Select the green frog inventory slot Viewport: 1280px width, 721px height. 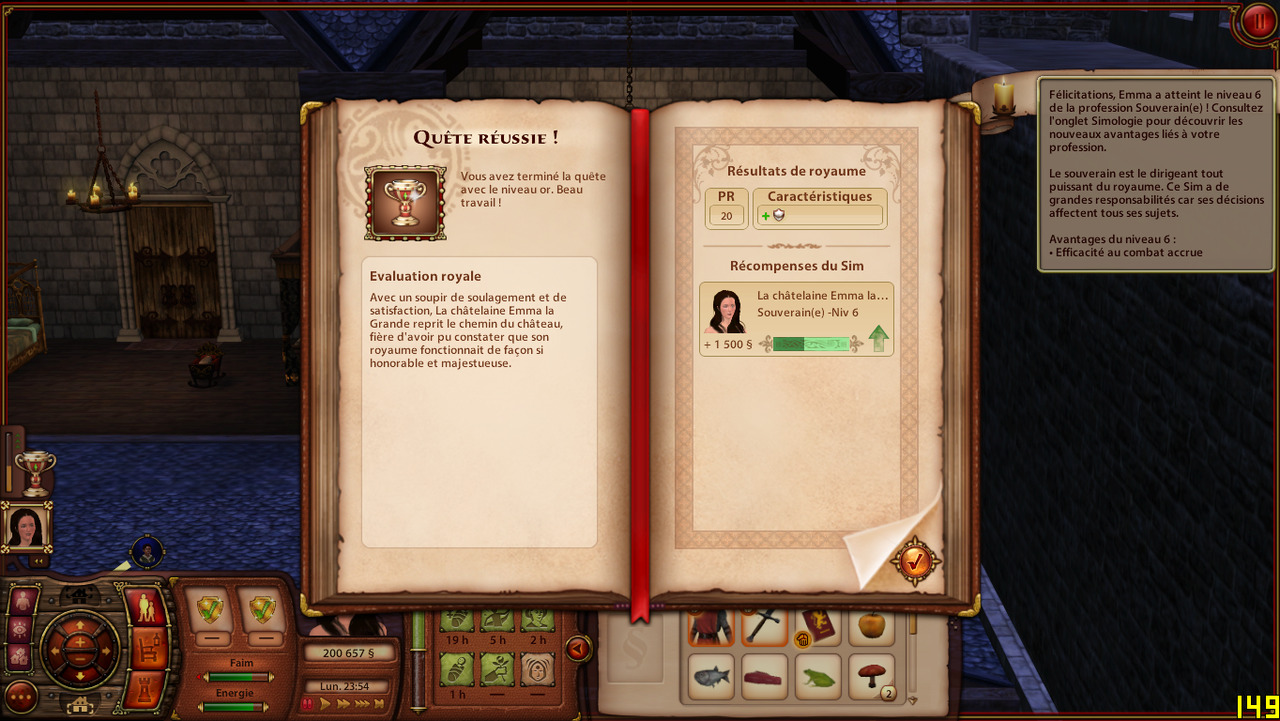pos(818,676)
